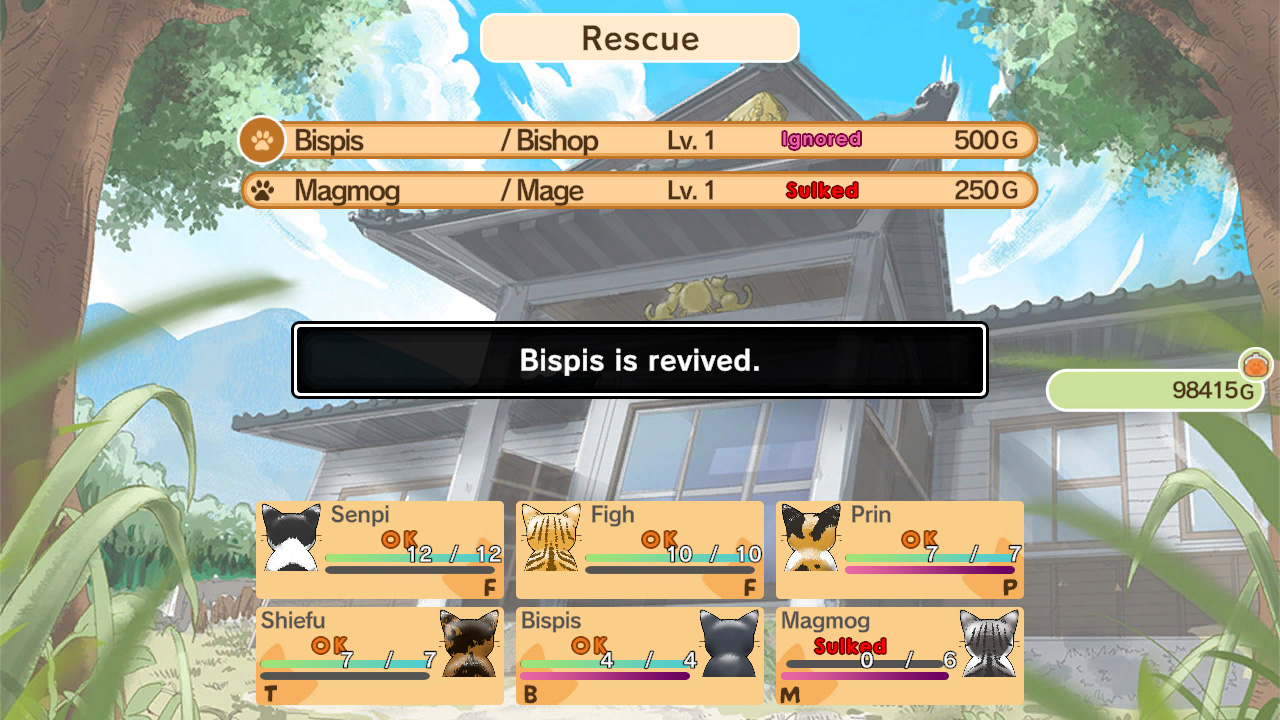Click the coin icon next to the gold total
This screenshot has height=720, width=1280.
[x=1257, y=365]
